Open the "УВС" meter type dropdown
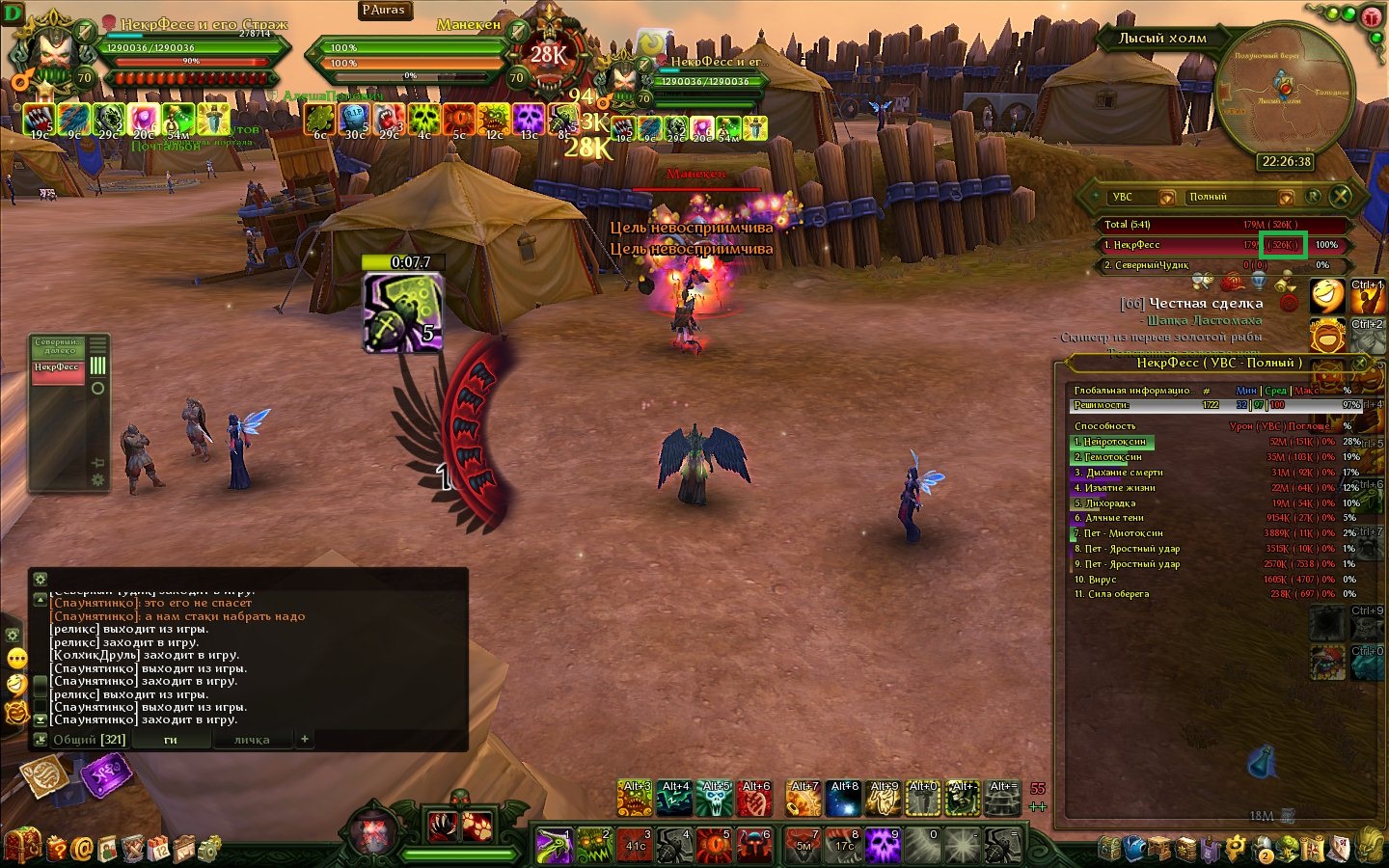 [1166, 198]
